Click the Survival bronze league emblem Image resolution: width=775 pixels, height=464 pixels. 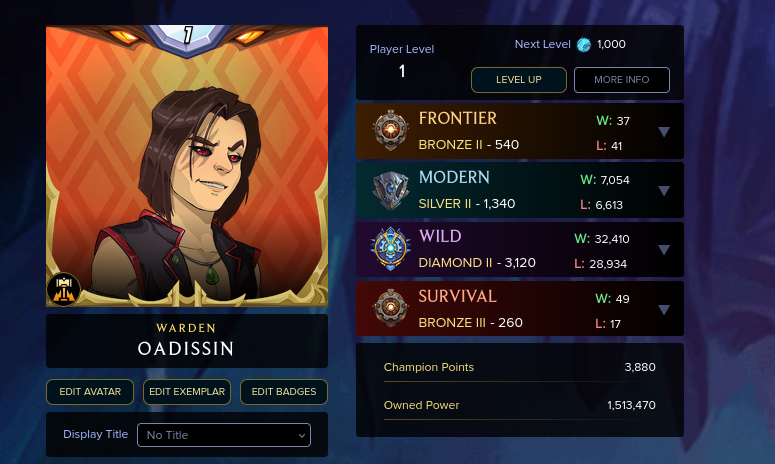(x=389, y=309)
